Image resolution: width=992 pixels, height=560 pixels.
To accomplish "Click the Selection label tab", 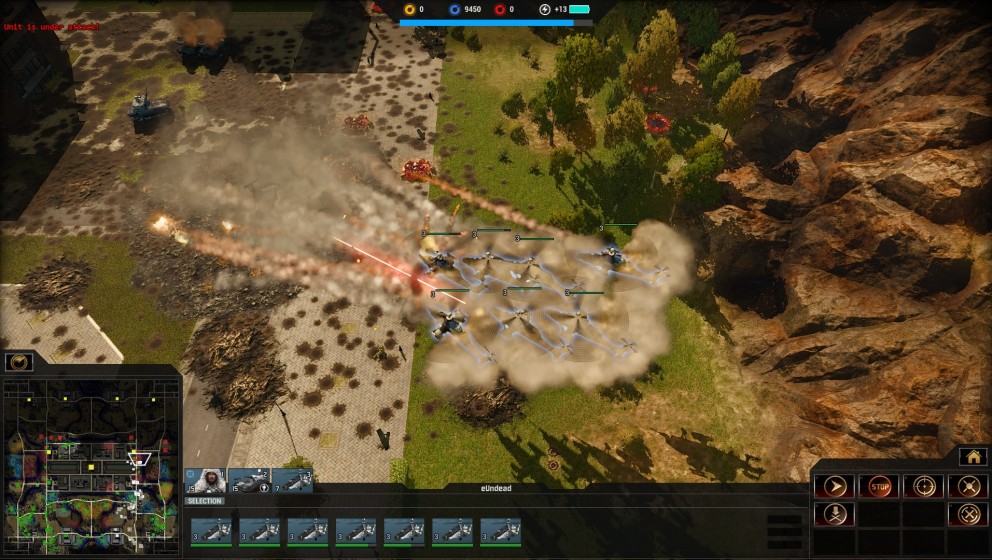I will (x=205, y=501).
